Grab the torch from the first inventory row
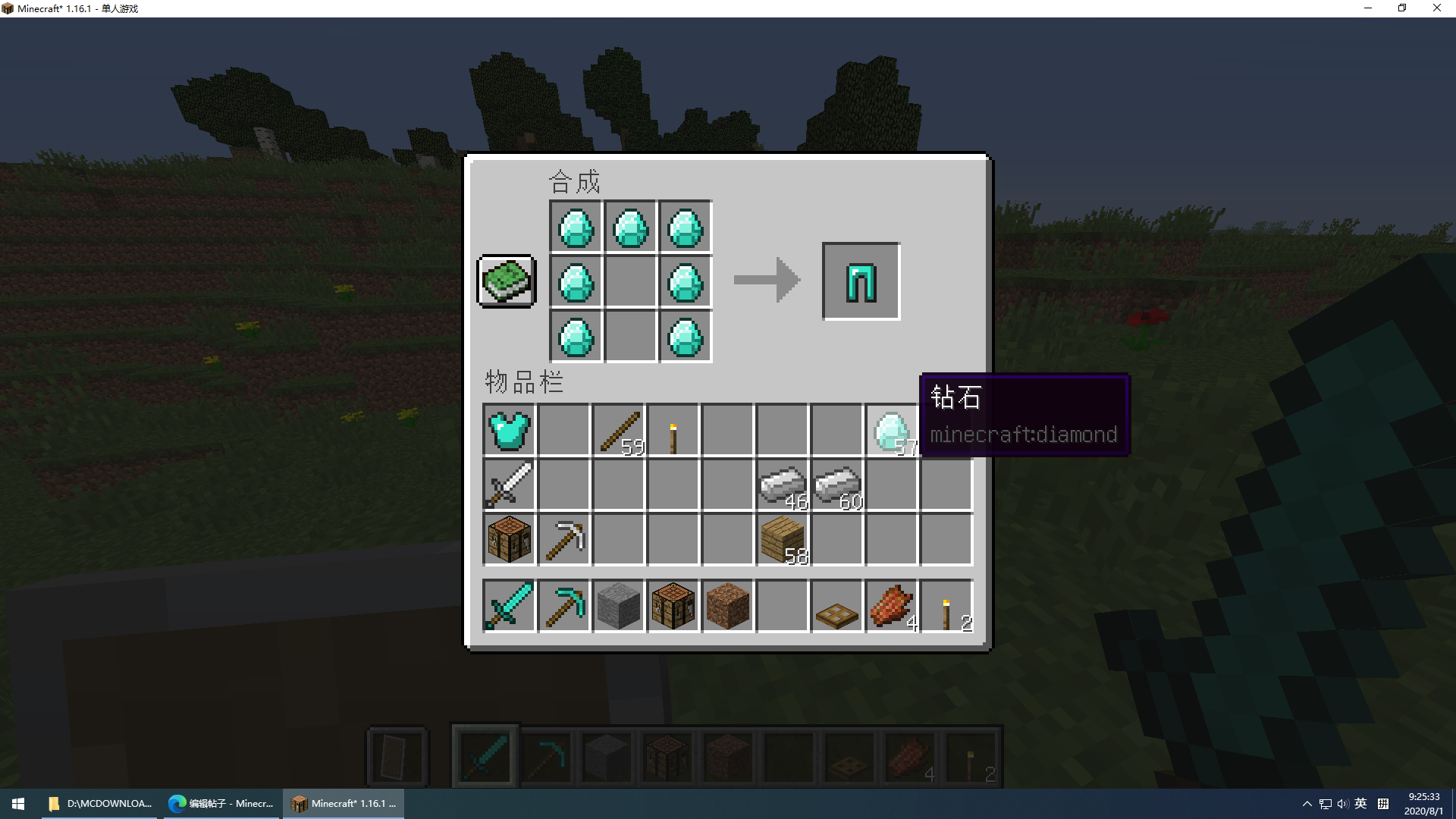Viewport: 1456px width, 819px height. 673,431
